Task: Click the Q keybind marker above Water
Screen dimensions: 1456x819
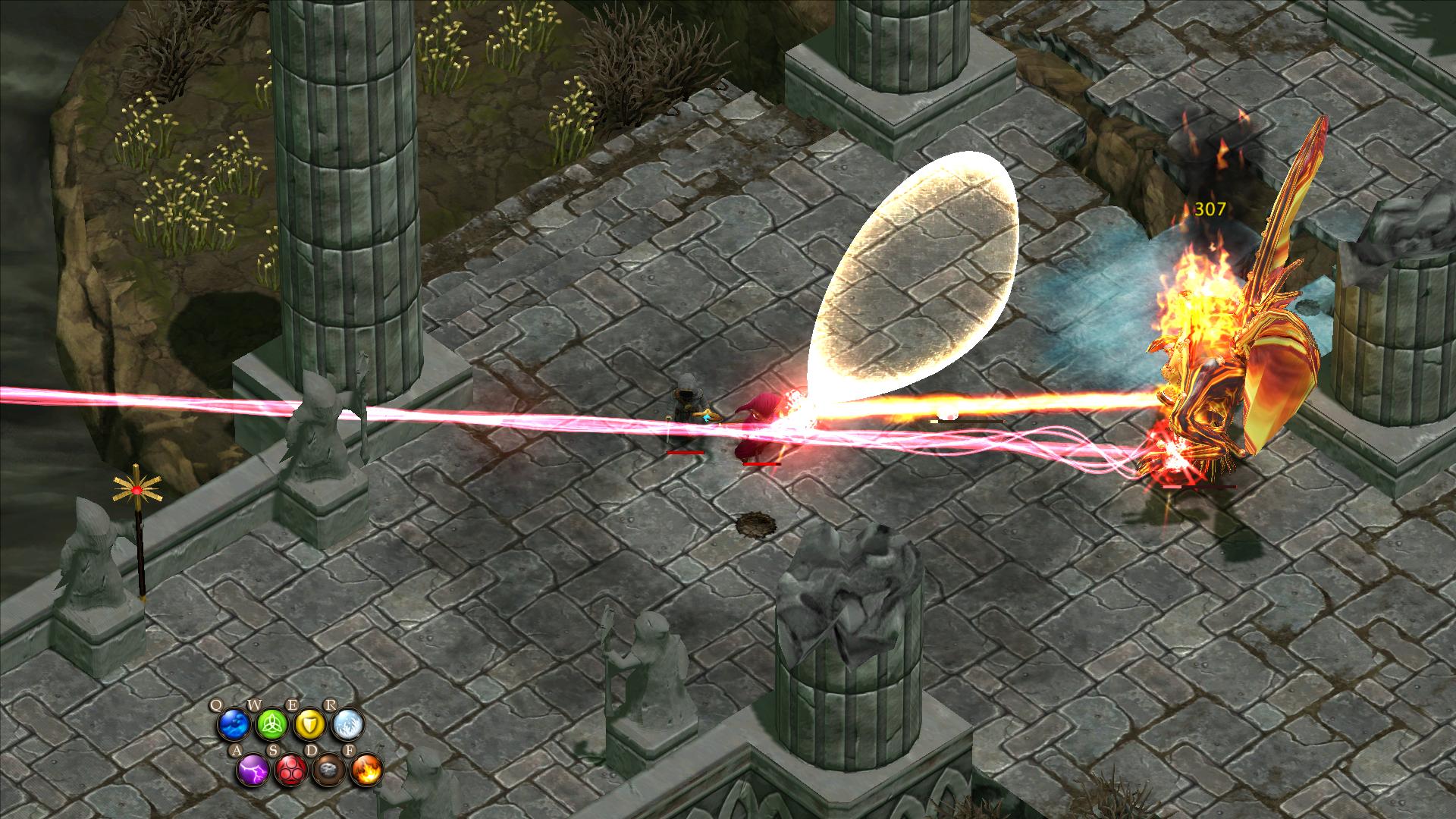Action: 217,704
